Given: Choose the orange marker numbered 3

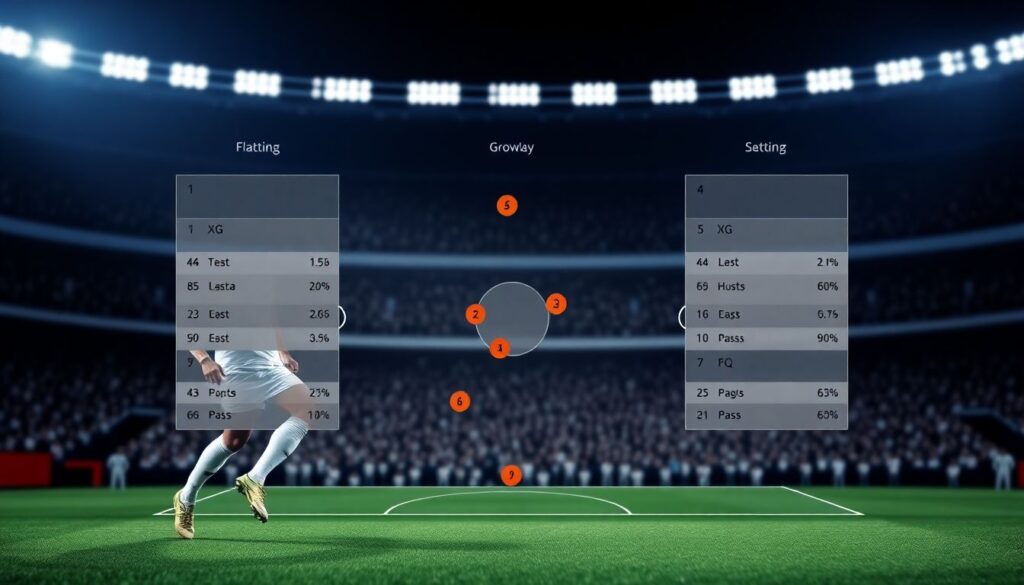Looking at the screenshot, I should pyautogui.click(x=557, y=303).
